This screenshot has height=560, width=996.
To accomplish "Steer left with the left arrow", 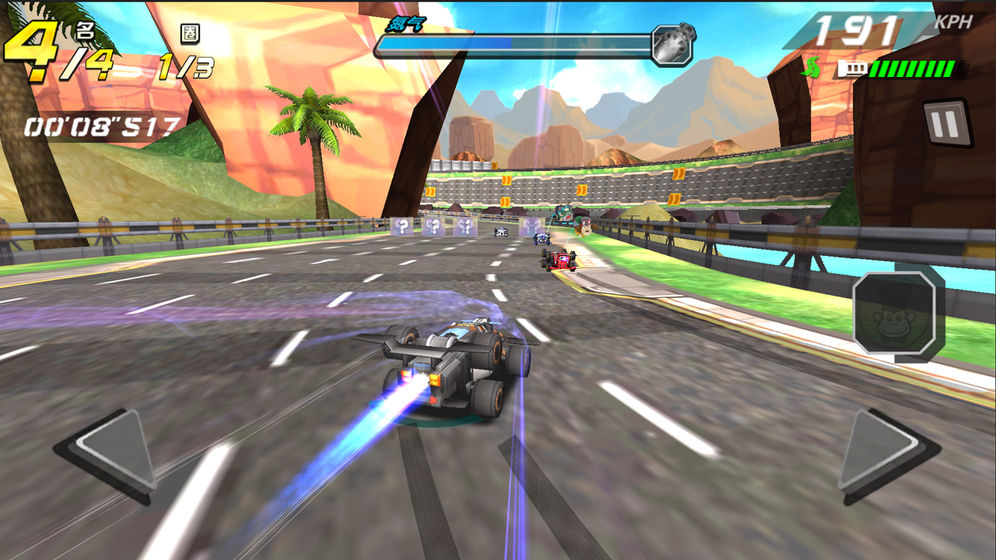I will click(x=109, y=450).
